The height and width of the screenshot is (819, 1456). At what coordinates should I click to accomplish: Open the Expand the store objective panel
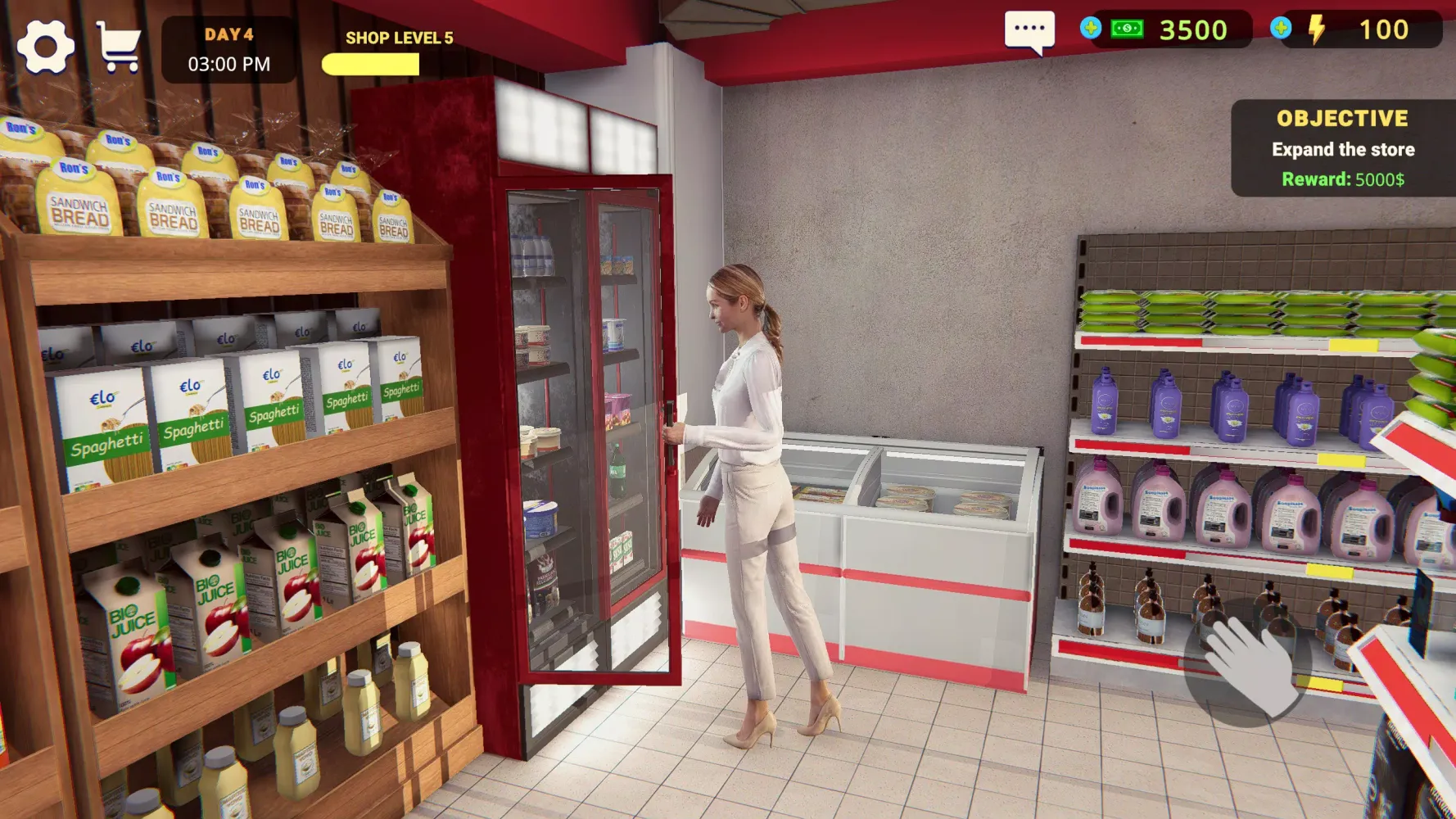[1342, 148]
